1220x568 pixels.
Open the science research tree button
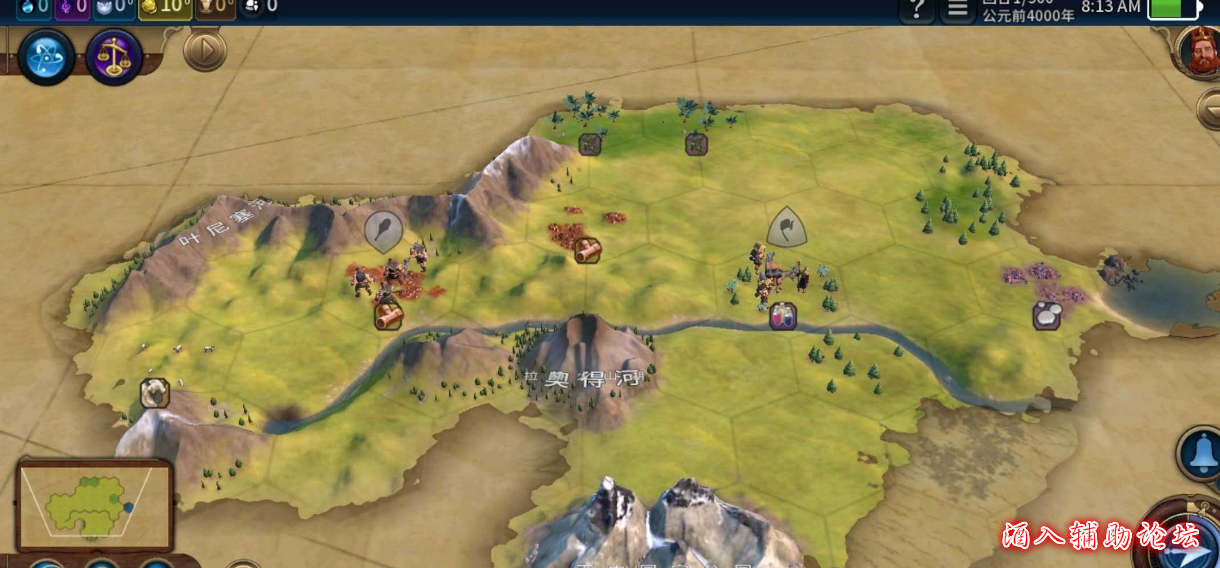46,57
